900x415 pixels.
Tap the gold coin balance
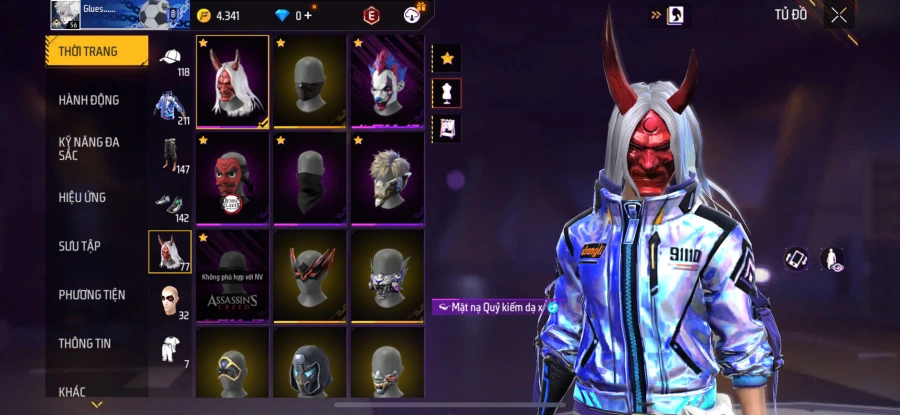coord(220,16)
